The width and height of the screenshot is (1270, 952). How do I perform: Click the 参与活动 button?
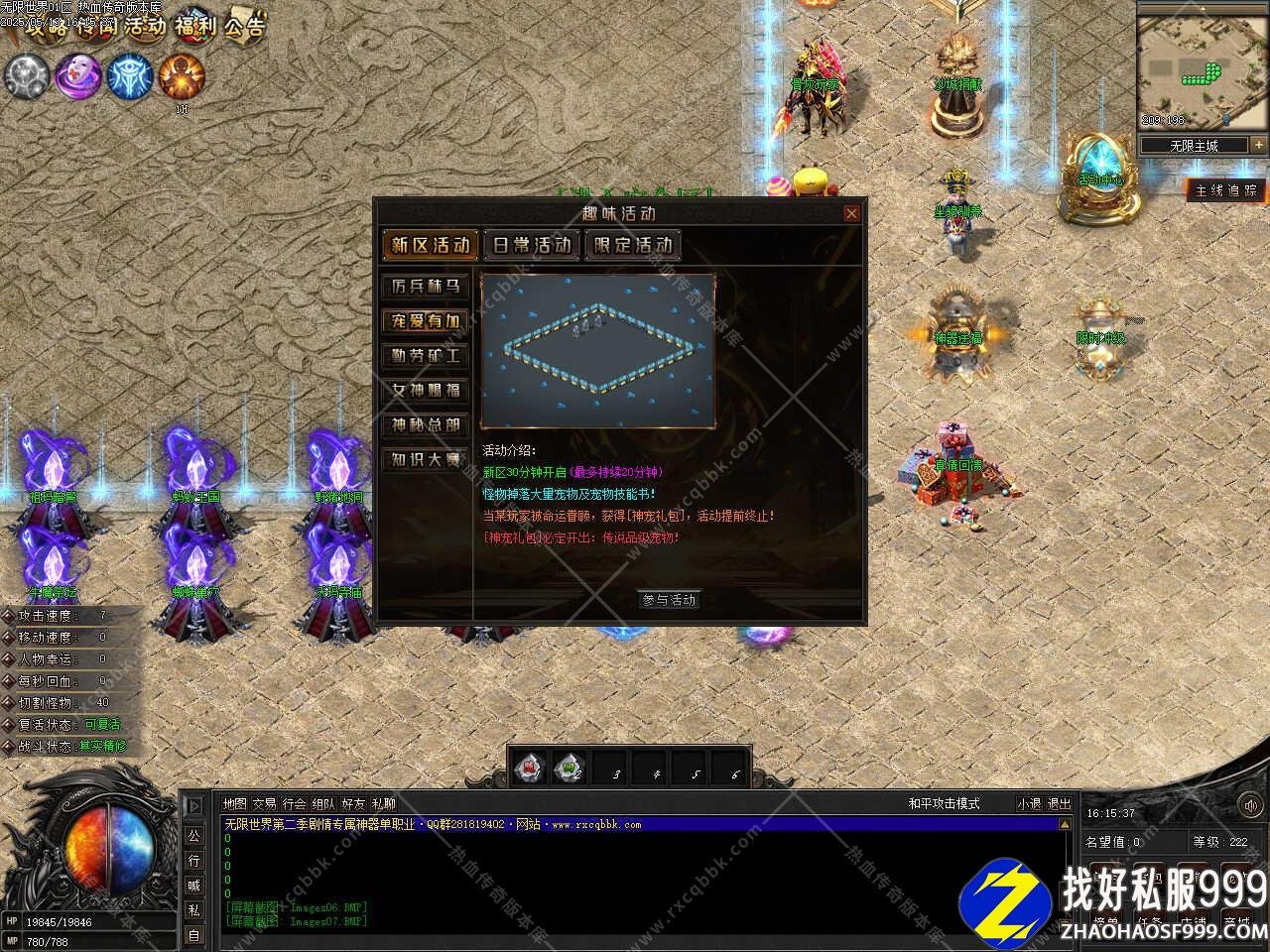(x=669, y=600)
